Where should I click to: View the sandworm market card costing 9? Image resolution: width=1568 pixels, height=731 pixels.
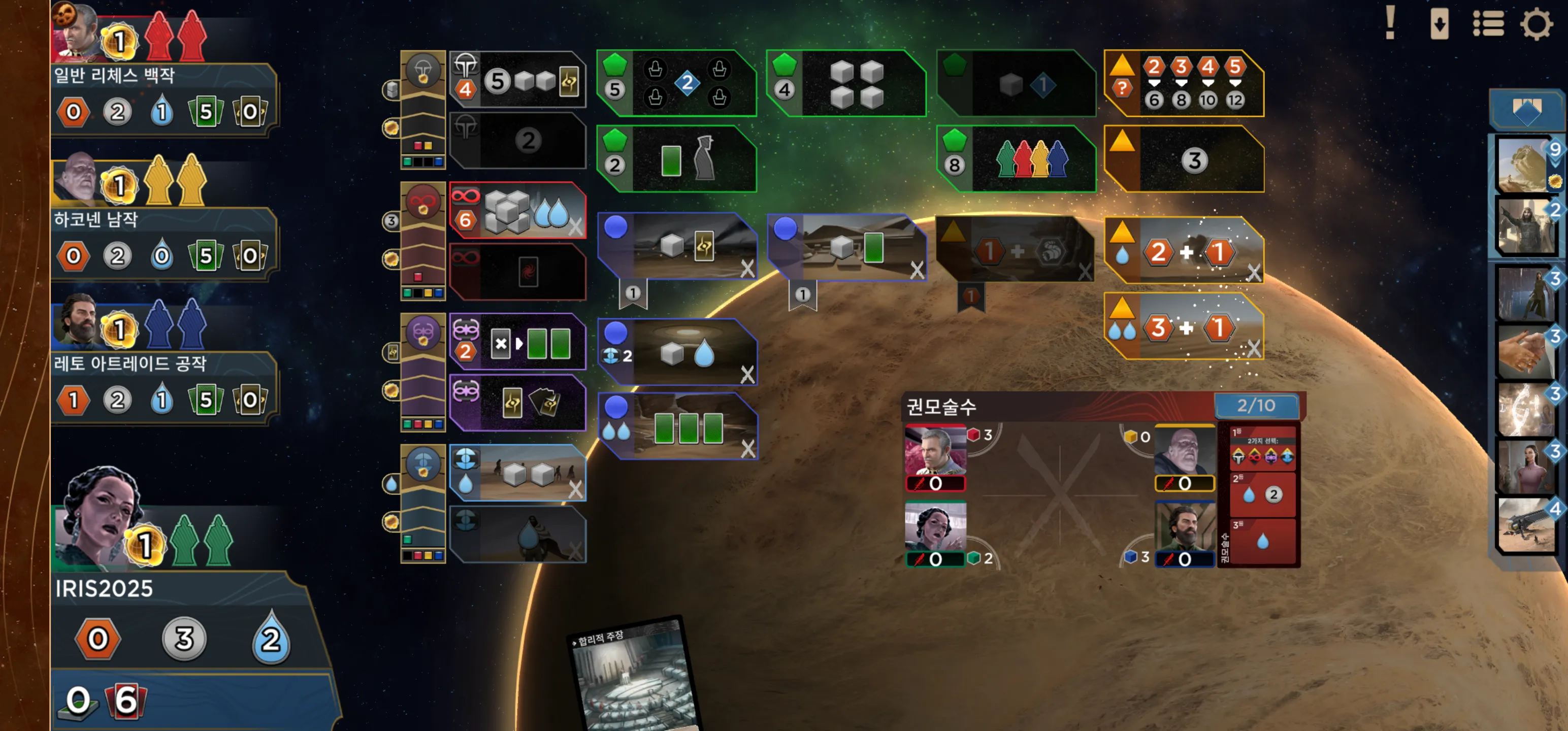tap(1525, 165)
